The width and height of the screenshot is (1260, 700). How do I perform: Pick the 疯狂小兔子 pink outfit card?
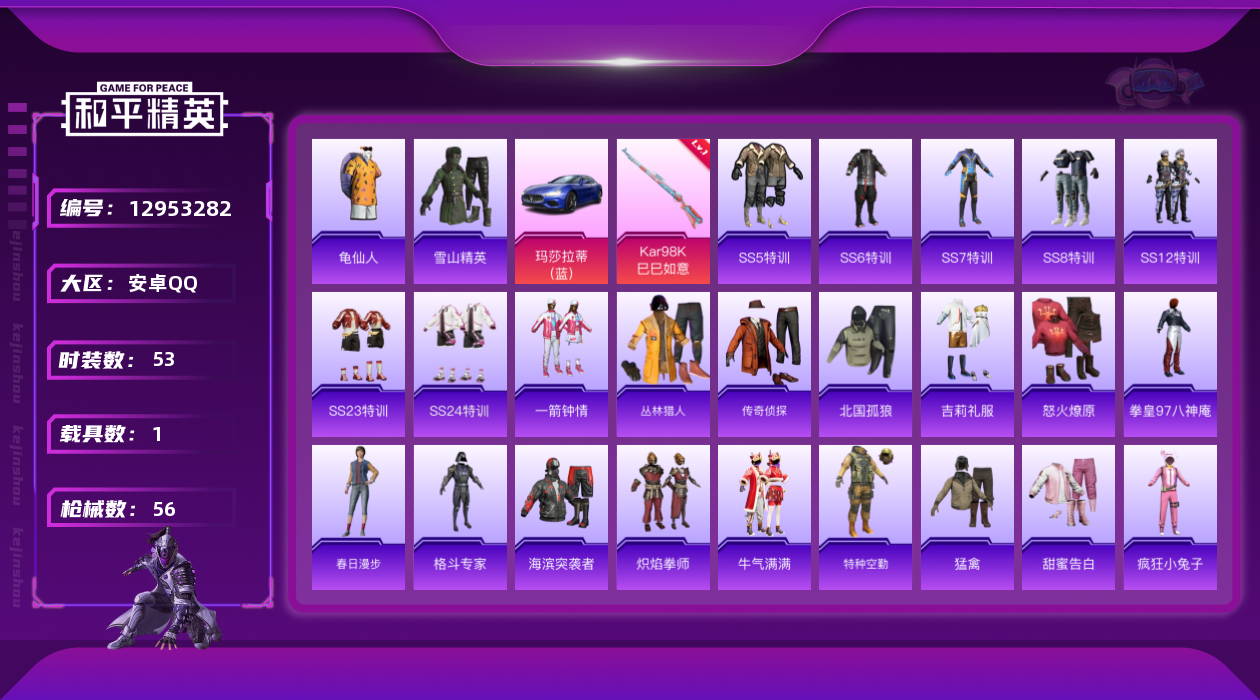(x=1170, y=517)
